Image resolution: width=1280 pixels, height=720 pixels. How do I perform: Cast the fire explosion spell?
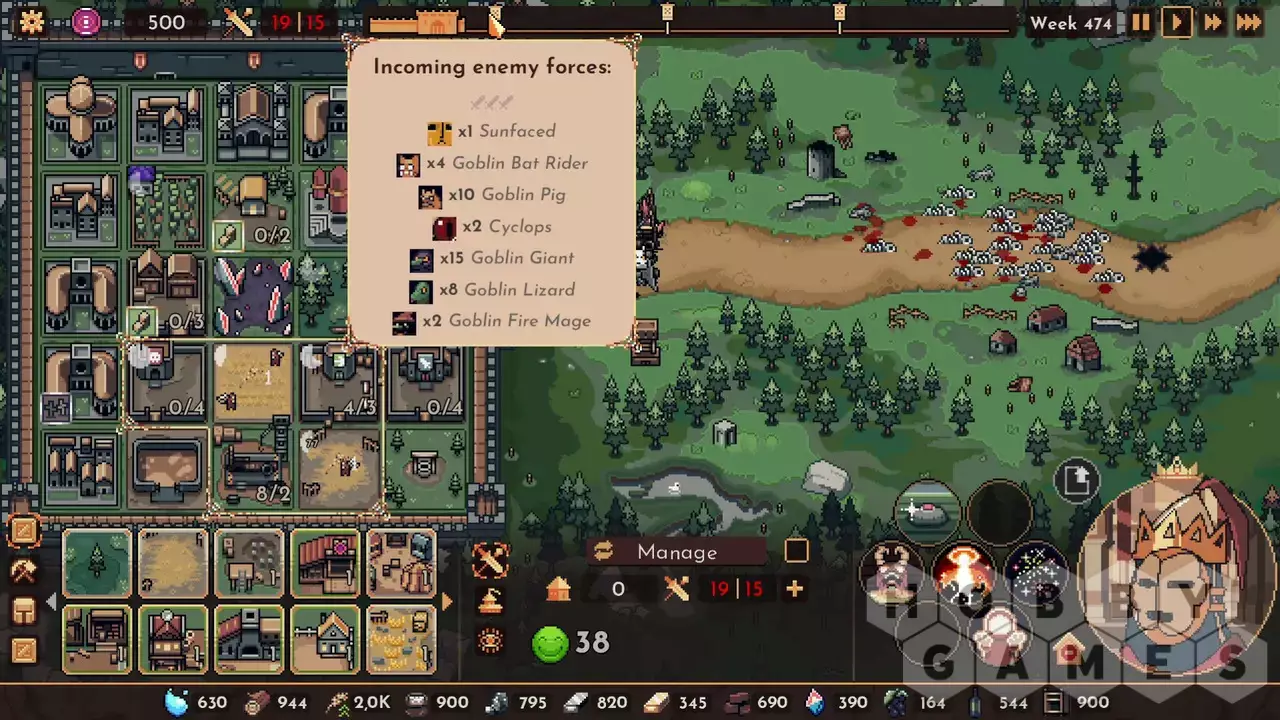(964, 573)
